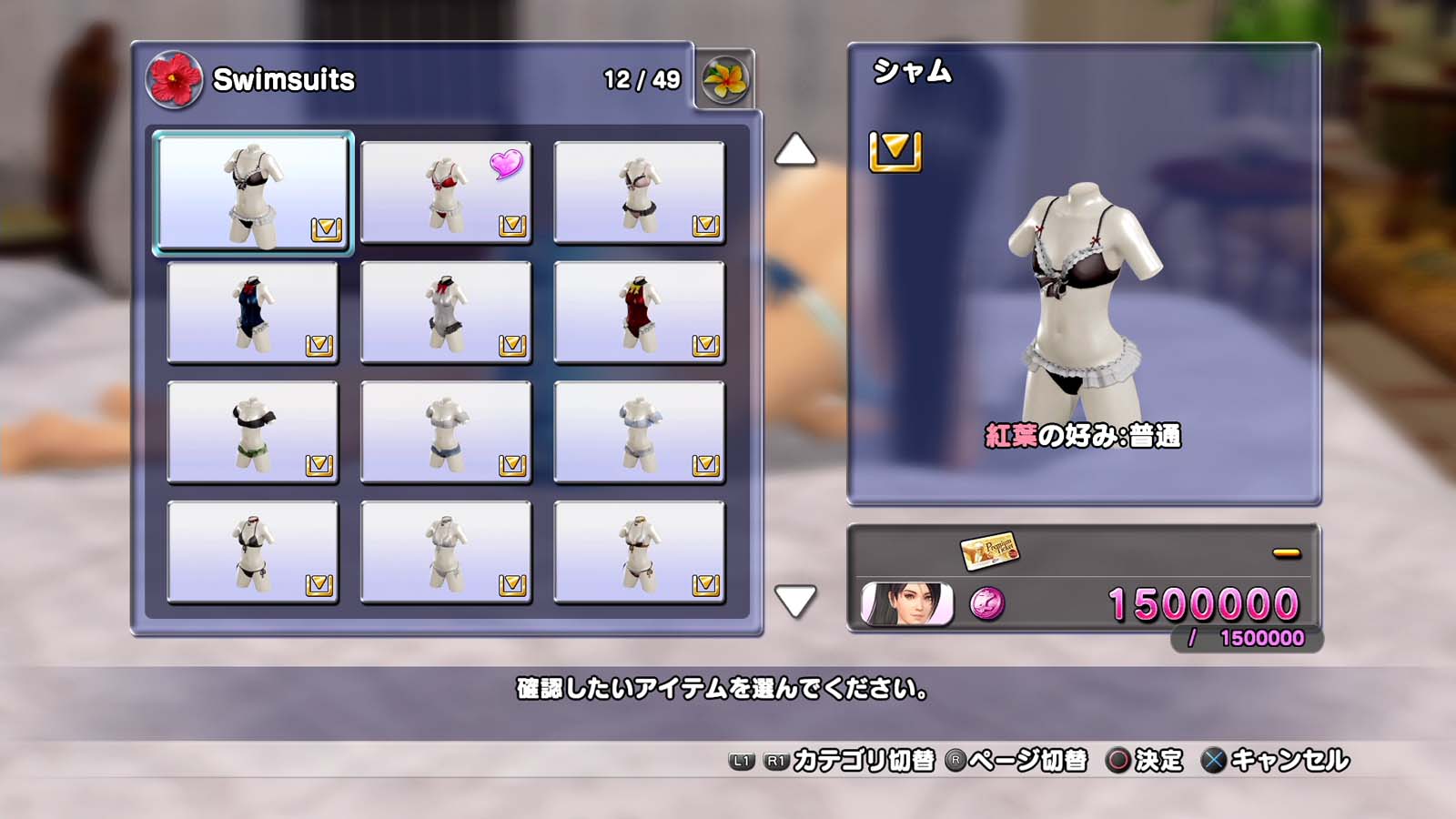Click the character portrait beside the balance
The height and width of the screenshot is (819, 1456).
906,603
